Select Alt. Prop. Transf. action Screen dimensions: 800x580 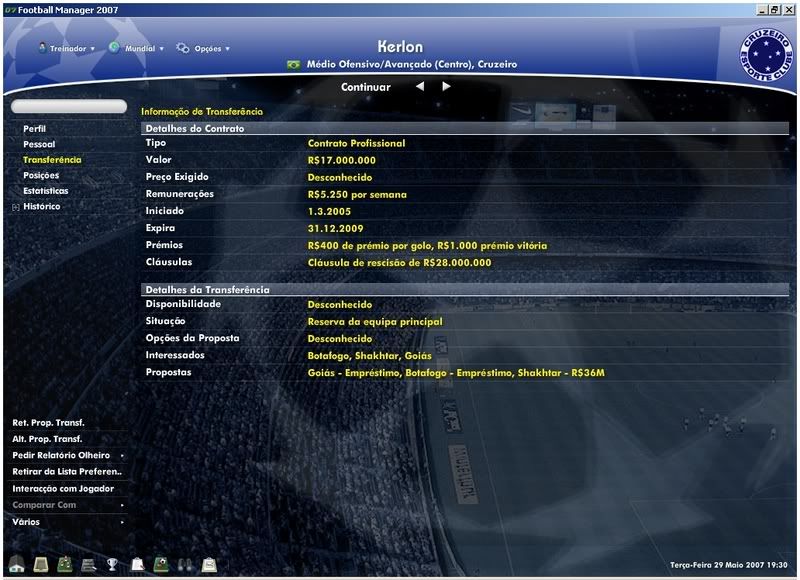(x=47, y=439)
